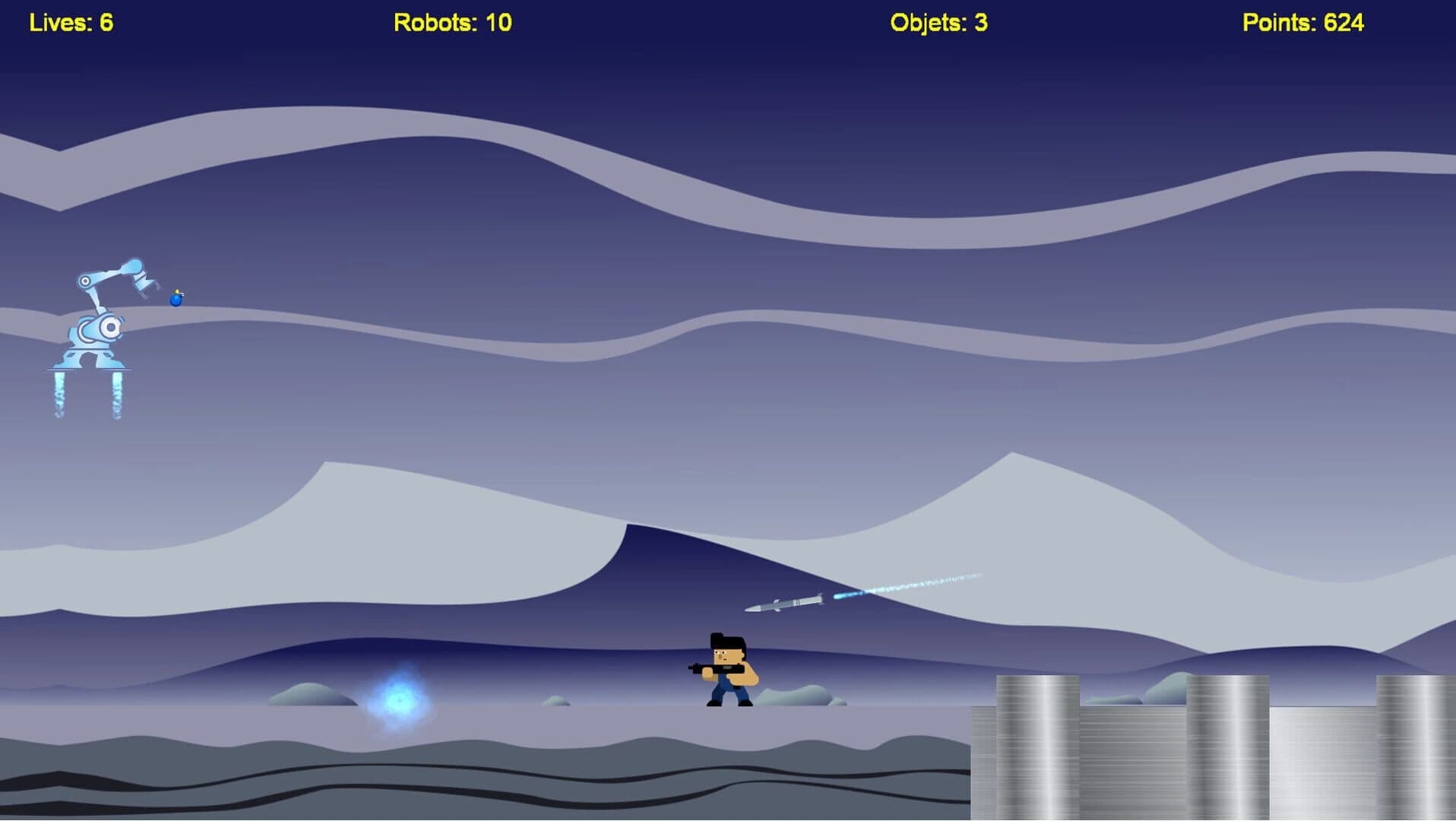The height and width of the screenshot is (821, 1456).
Task: Click the tallest metal pillar on the right
Action: pyautogui.click(x=1037, y=737)
